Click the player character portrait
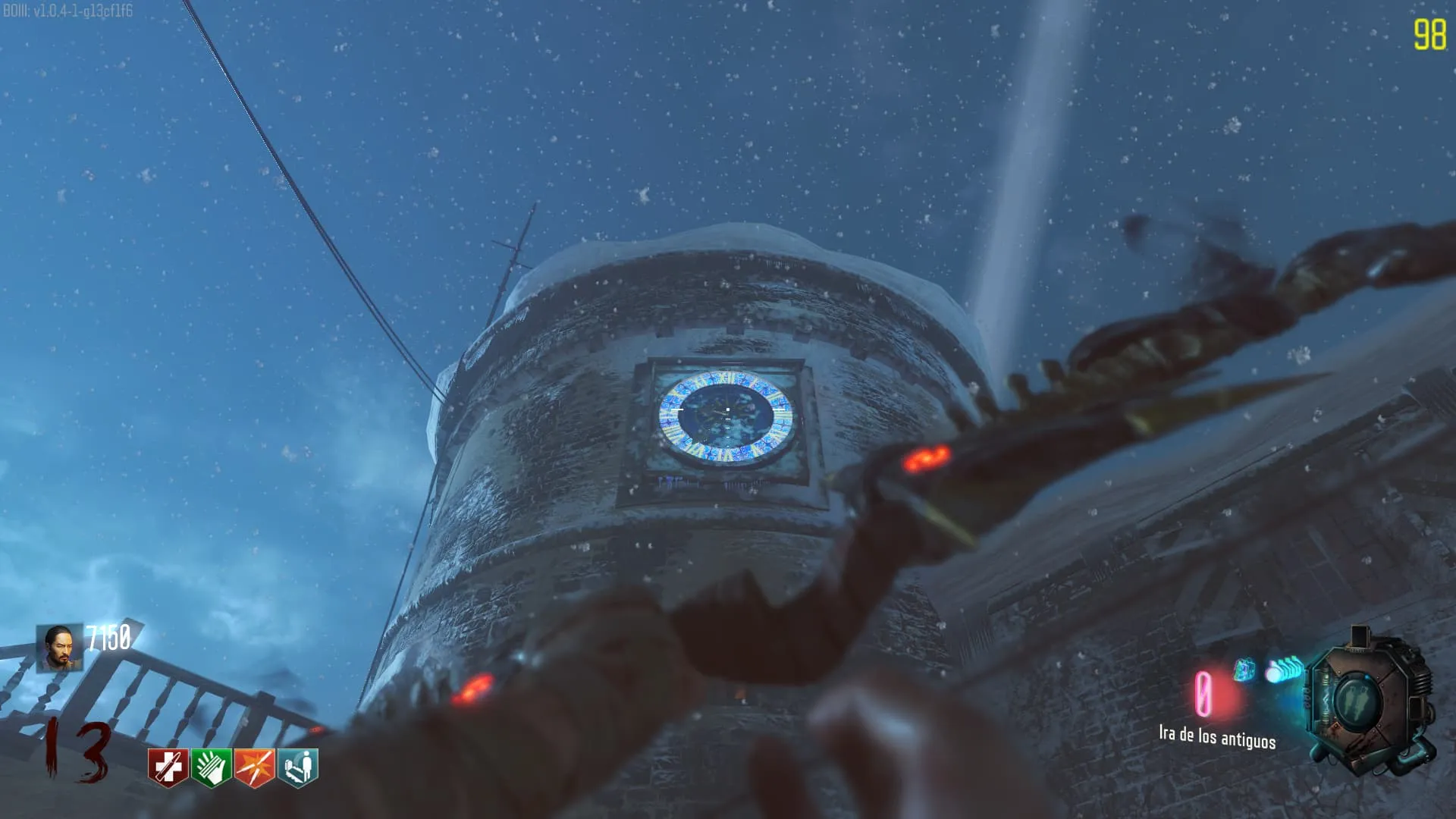This screenshot has height=819, width=1456. (x=60, y=648)
